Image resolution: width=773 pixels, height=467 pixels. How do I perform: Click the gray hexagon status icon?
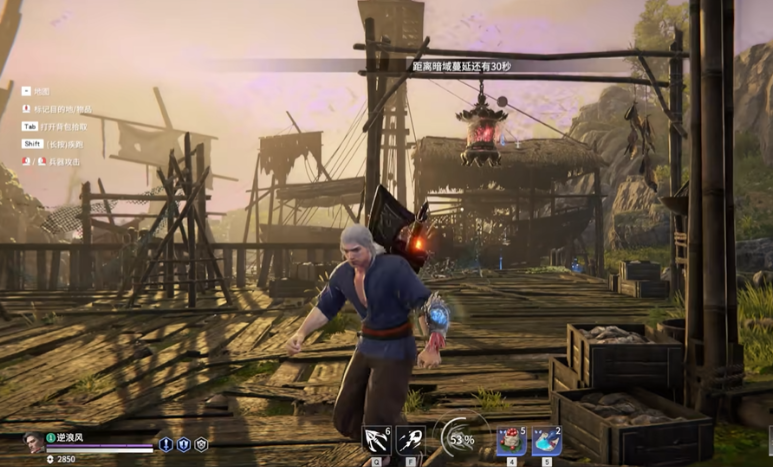[201, 444]
